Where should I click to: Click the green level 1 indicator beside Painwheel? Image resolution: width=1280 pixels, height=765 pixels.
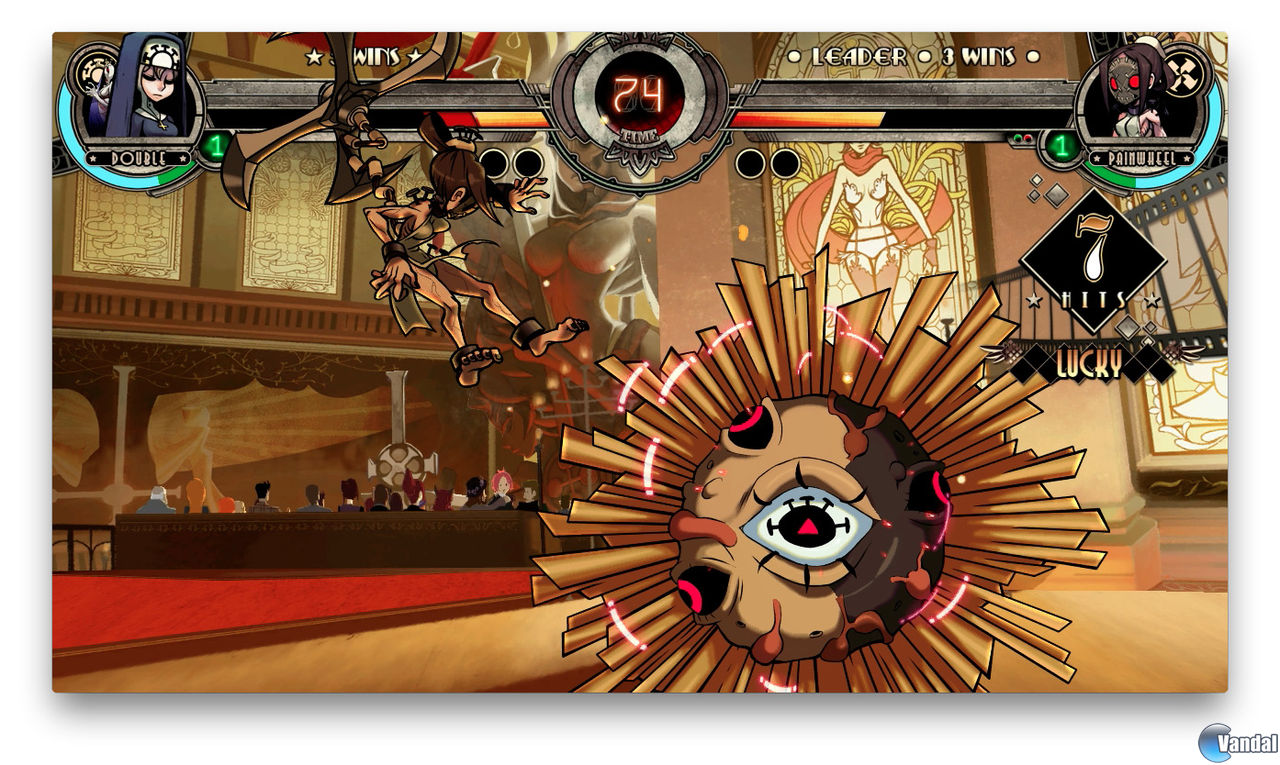1062,148
